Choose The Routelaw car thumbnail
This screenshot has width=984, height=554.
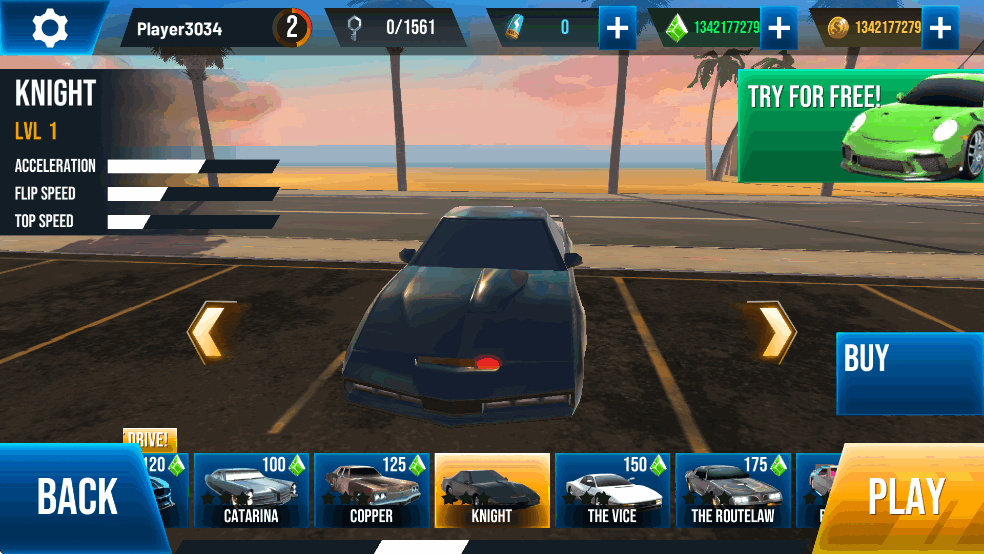click(733, 490)
